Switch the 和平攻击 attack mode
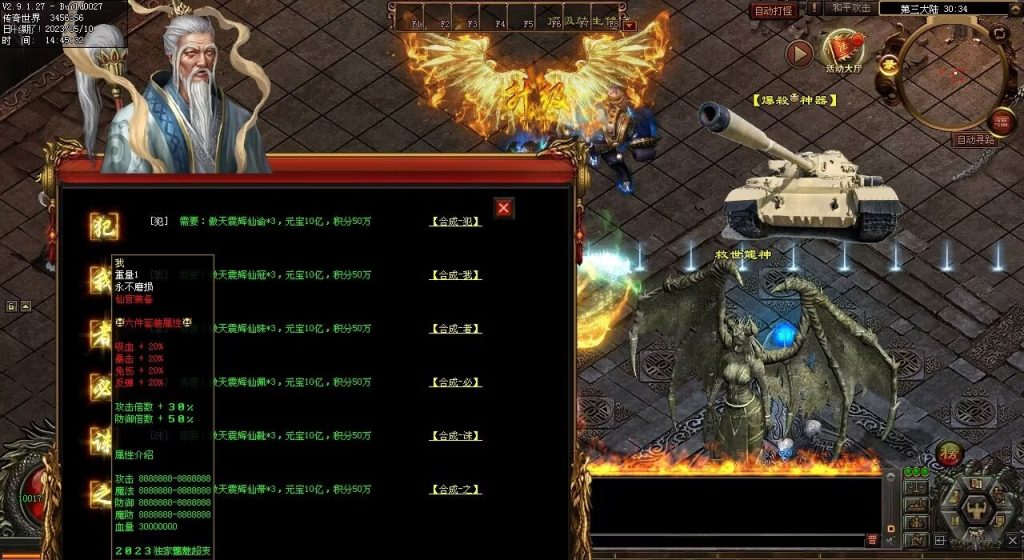 pyautogui.click(x=850, y=9)
